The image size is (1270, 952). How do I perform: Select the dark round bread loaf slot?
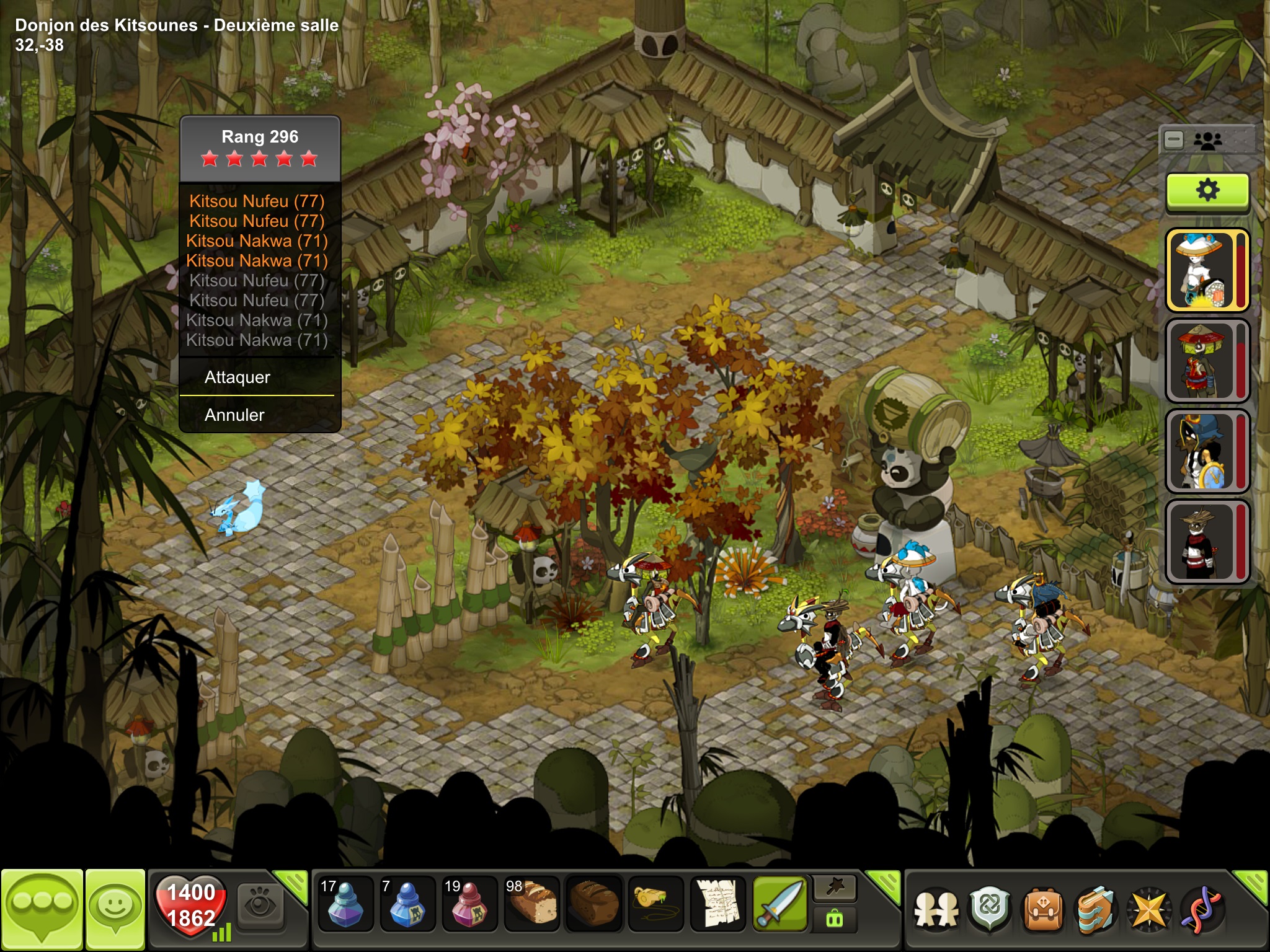pyautogui.click(x=593, y=905)
